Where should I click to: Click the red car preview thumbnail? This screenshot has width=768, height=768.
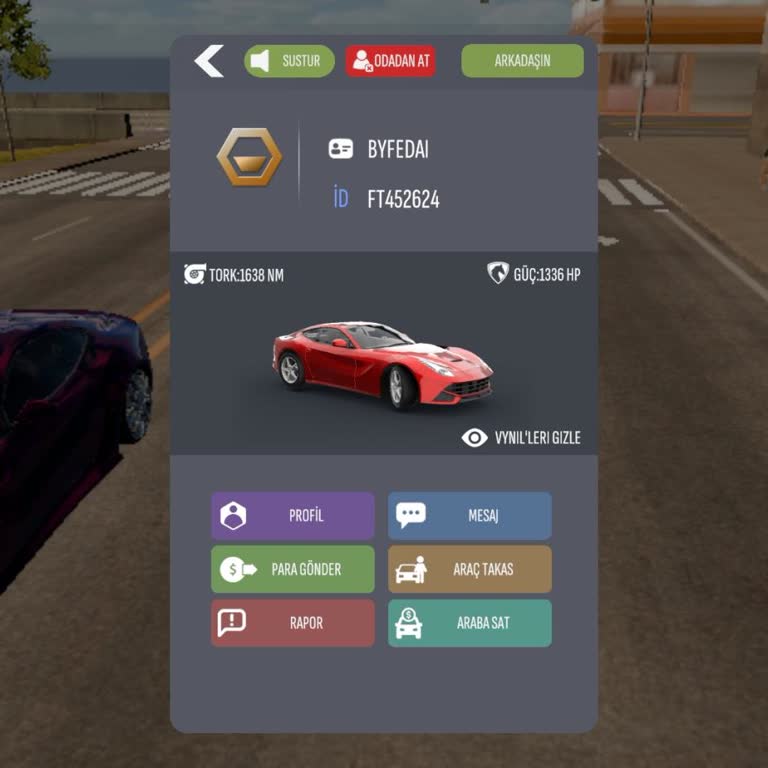pos(383,364)
